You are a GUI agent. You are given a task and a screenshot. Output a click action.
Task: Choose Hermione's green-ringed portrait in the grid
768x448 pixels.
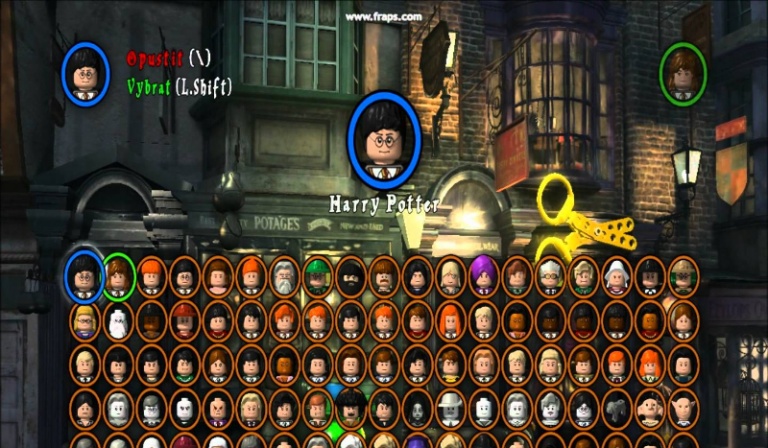118,275
